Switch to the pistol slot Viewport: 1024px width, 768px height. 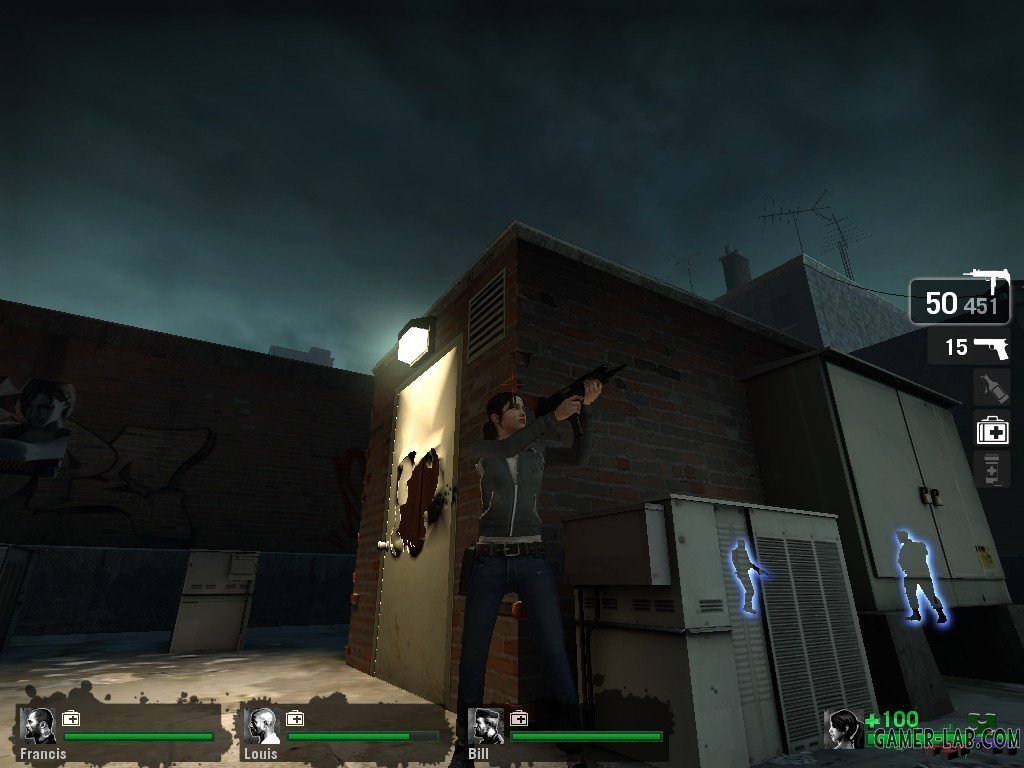pyautogui.click(x=968, y=348)
